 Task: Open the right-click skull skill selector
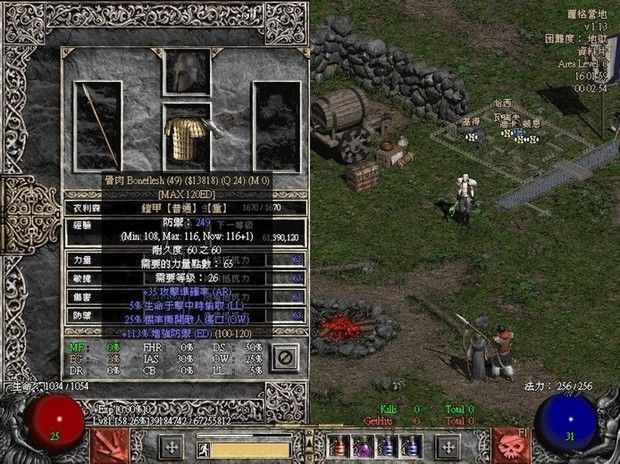(510, 443)
